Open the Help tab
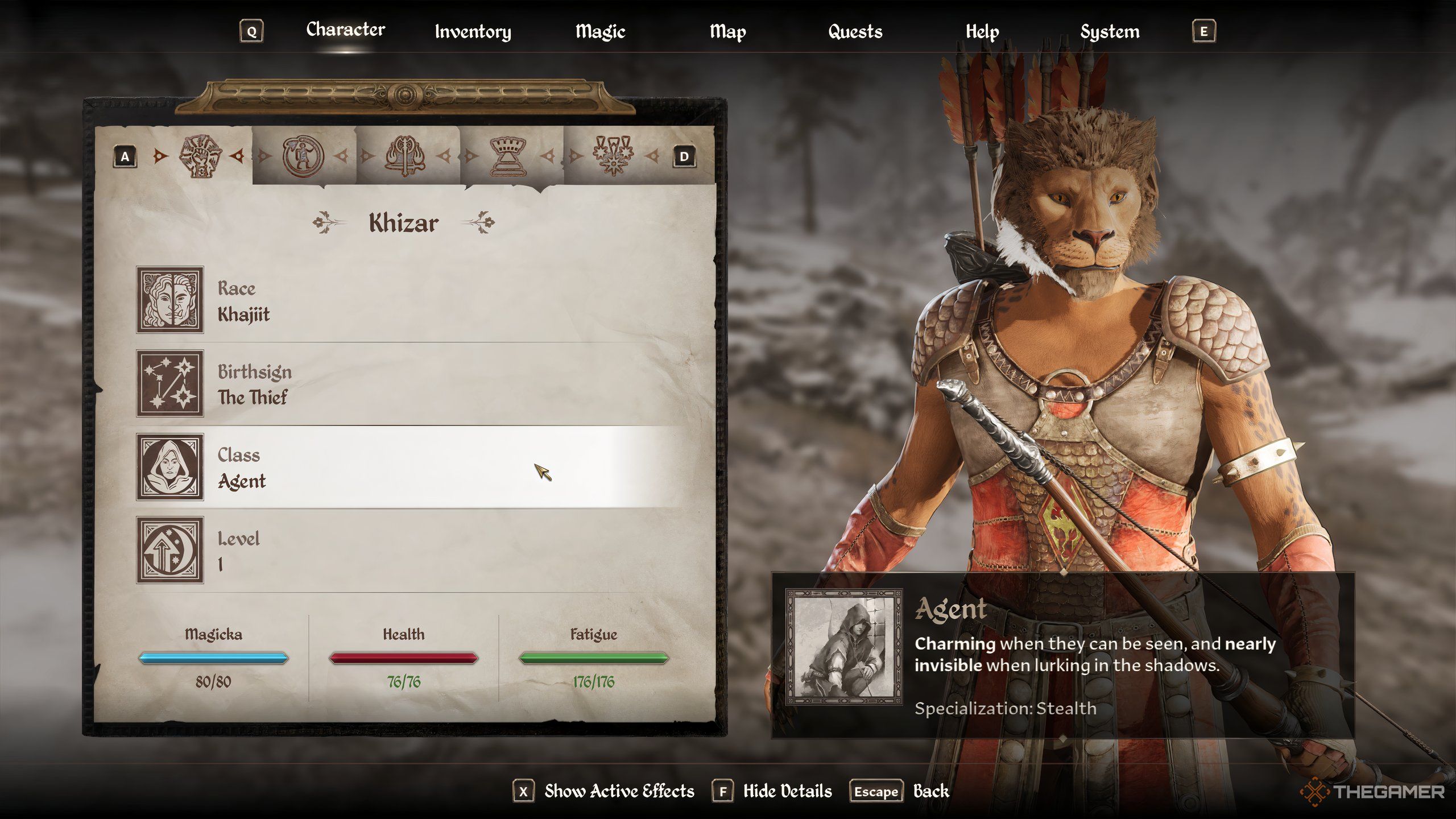 (982, 32)
